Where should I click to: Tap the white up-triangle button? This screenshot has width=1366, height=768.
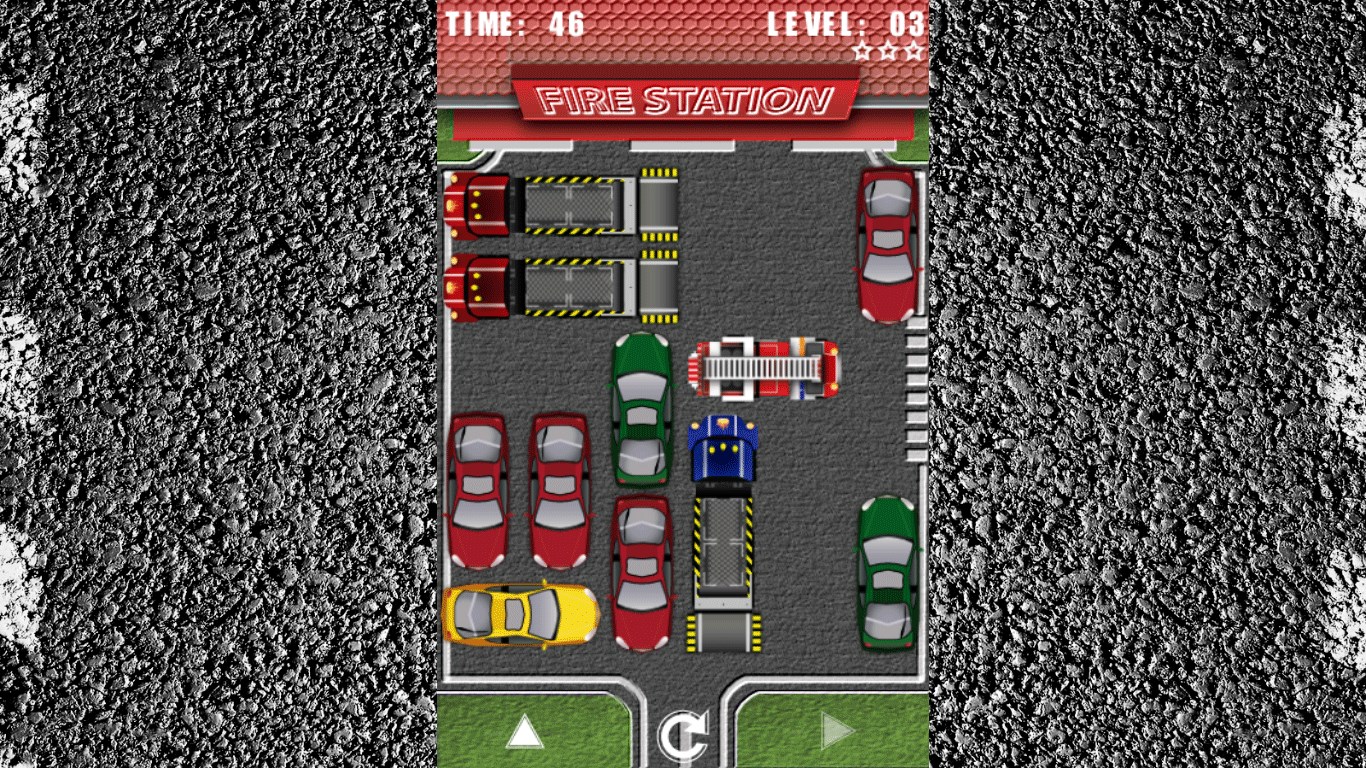click(x=524, y=732)
